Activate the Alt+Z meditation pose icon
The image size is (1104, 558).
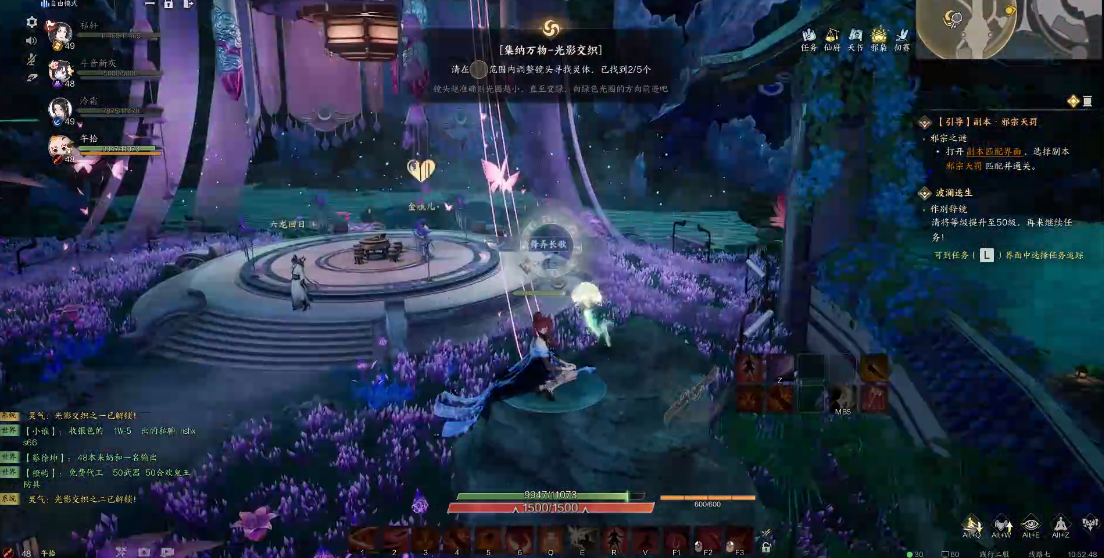click(1061, 525)
